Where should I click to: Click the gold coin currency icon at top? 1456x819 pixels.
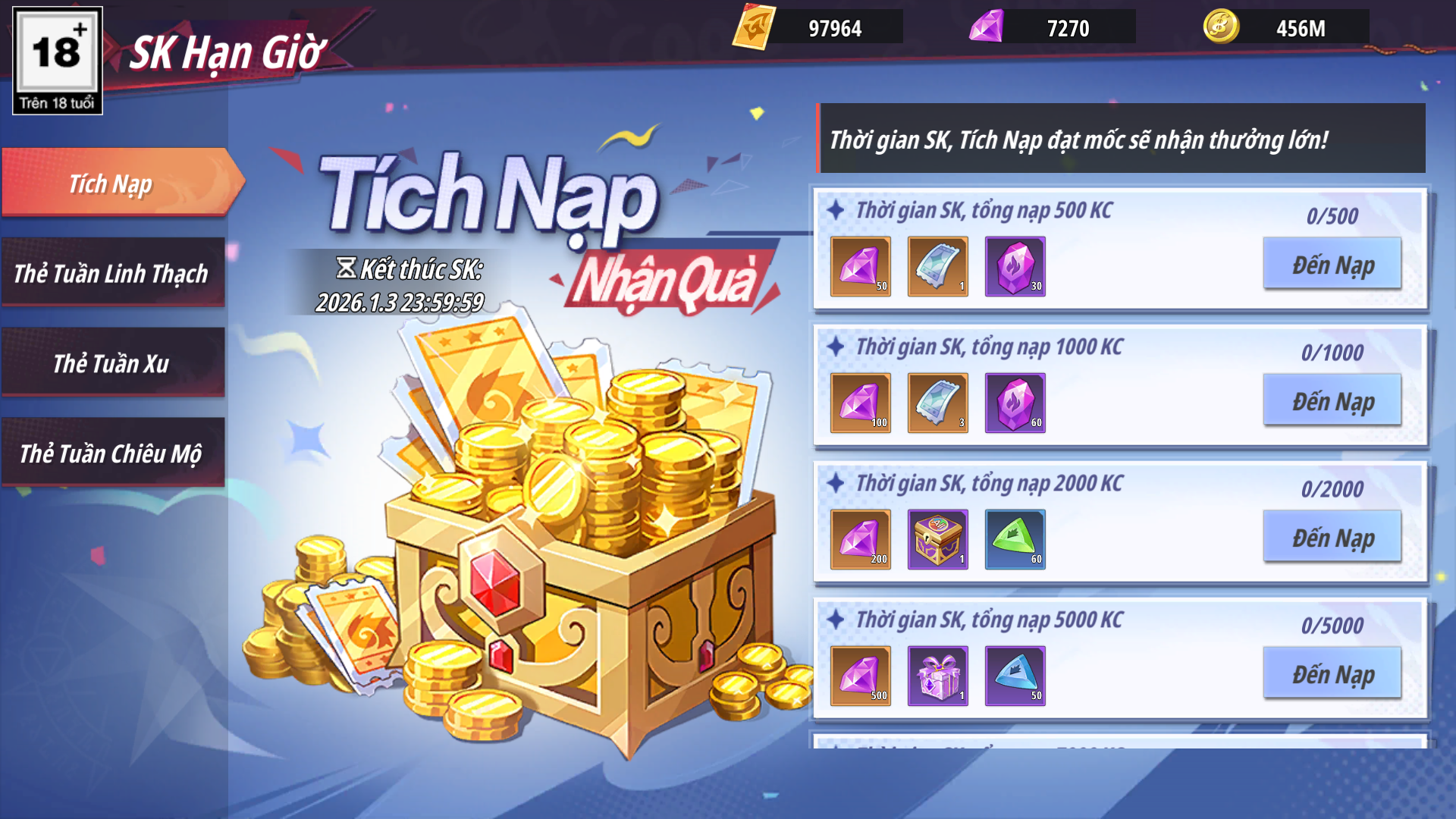(1221, 27)
